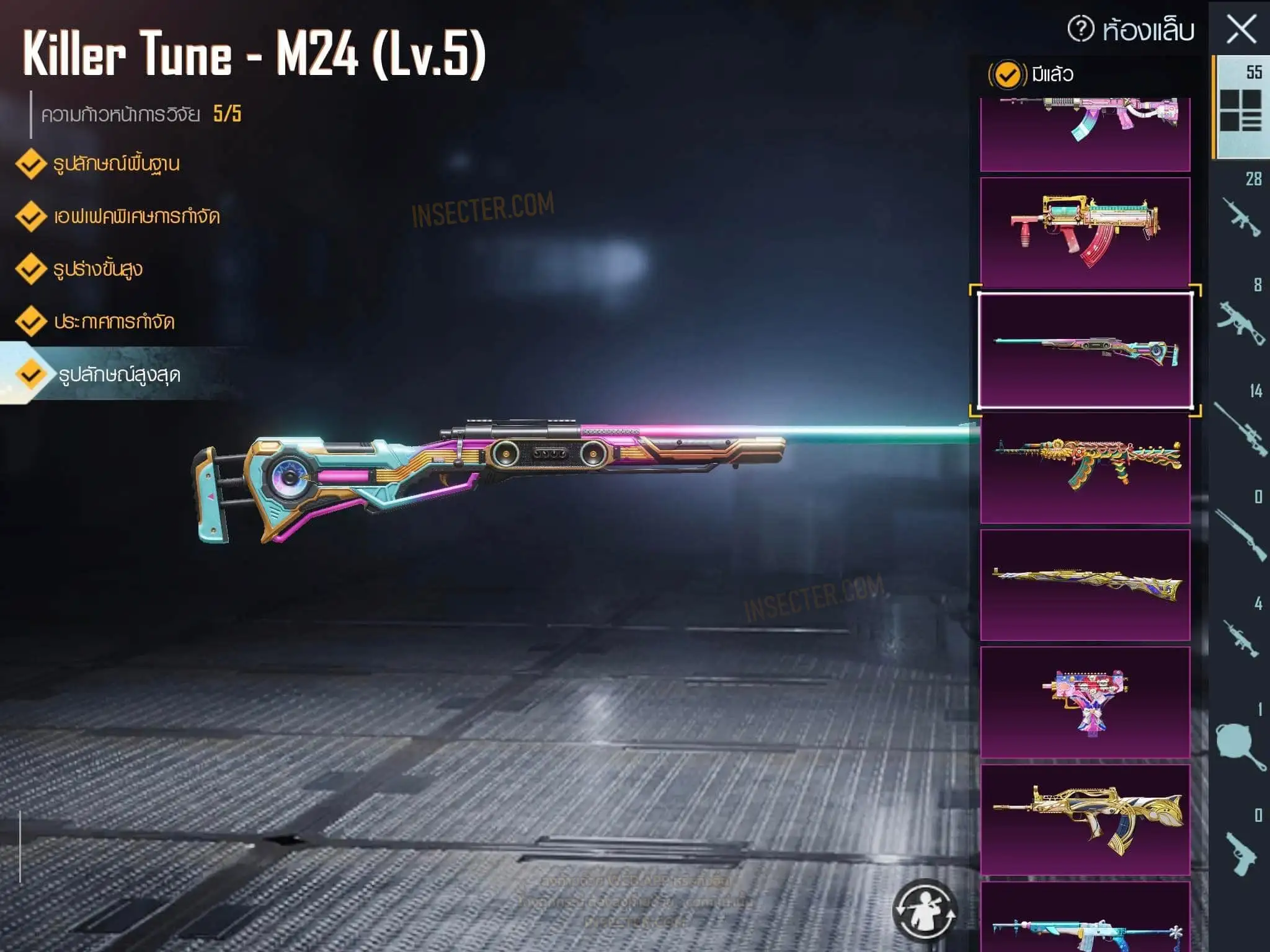Select the golden Kar98K rifle skin

point(1085,584)
